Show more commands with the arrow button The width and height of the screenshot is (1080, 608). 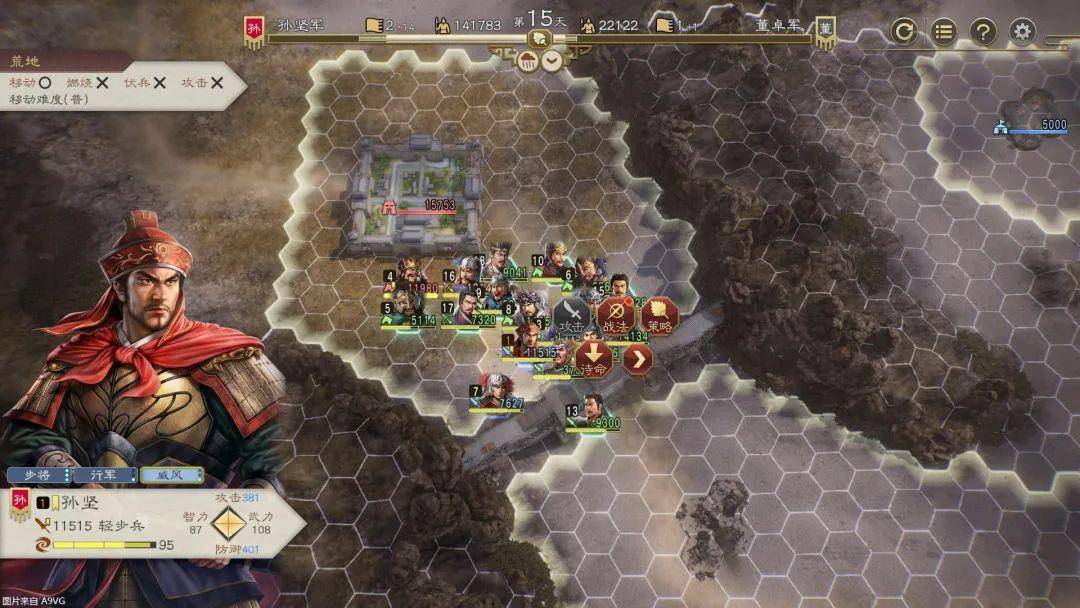pos(638,359)
